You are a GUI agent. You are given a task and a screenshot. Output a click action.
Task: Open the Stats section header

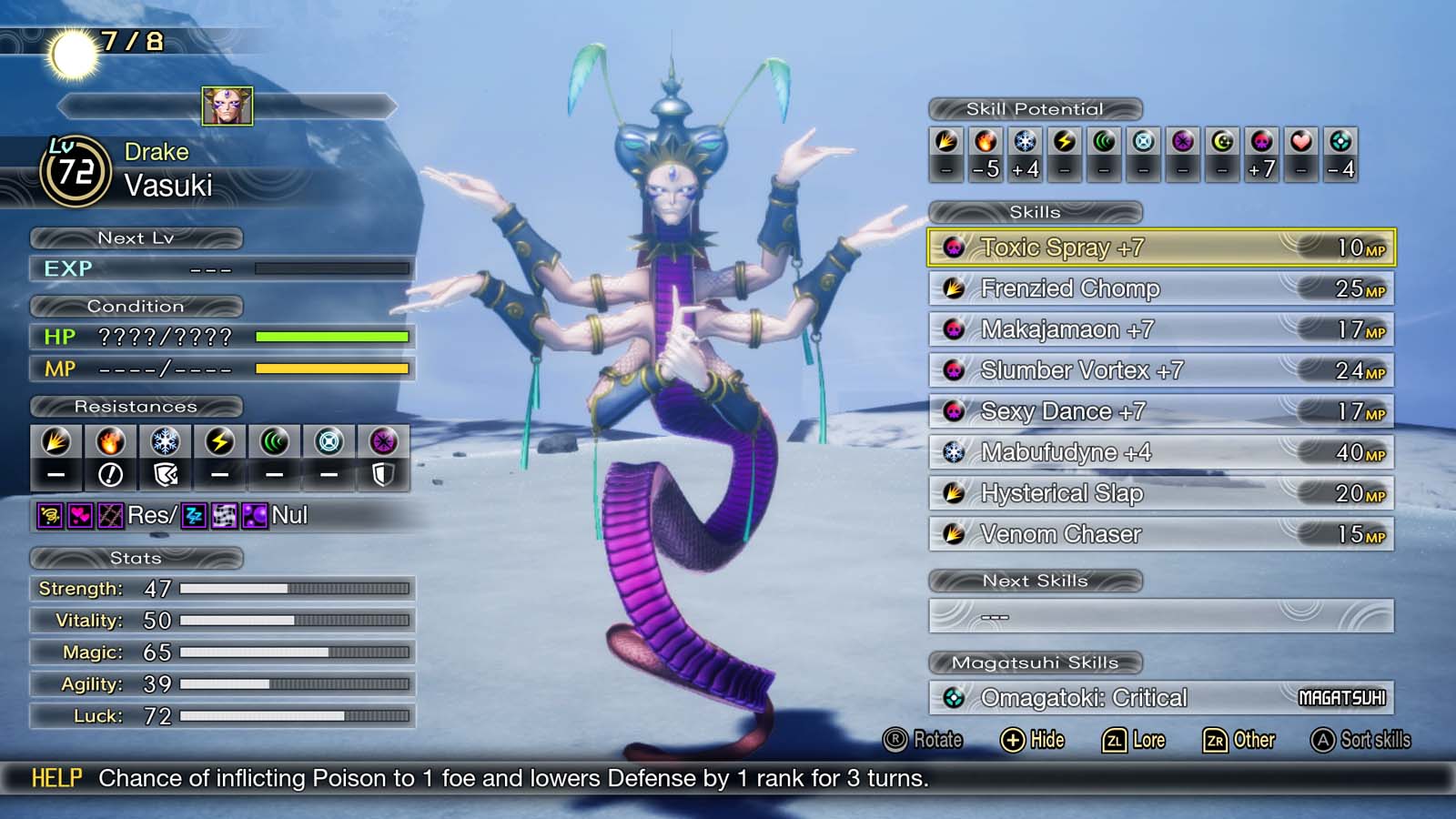click(x=136, y=558)
